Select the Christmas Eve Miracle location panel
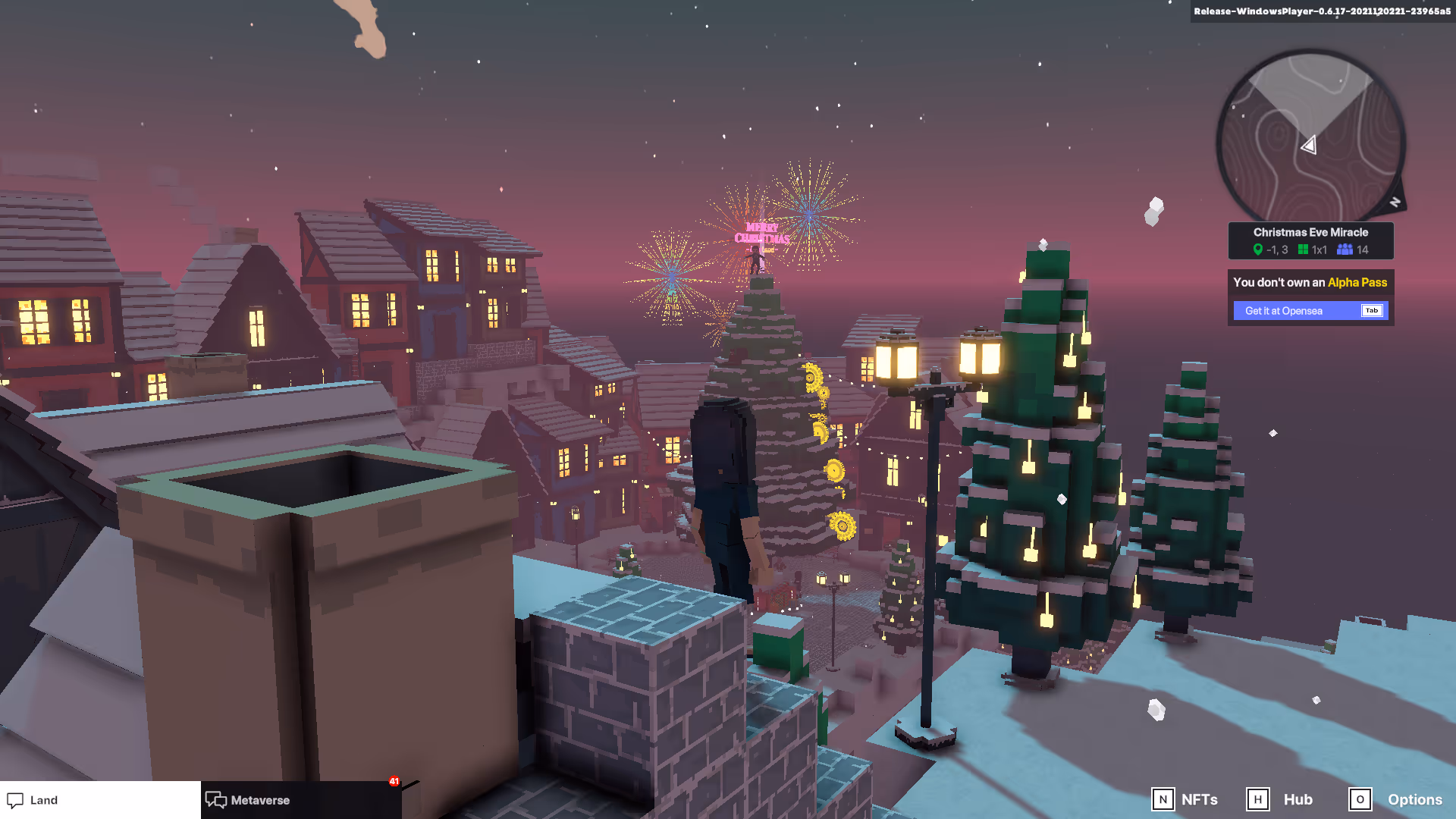The image size is (1456, 819). [x=1310, y=240]
